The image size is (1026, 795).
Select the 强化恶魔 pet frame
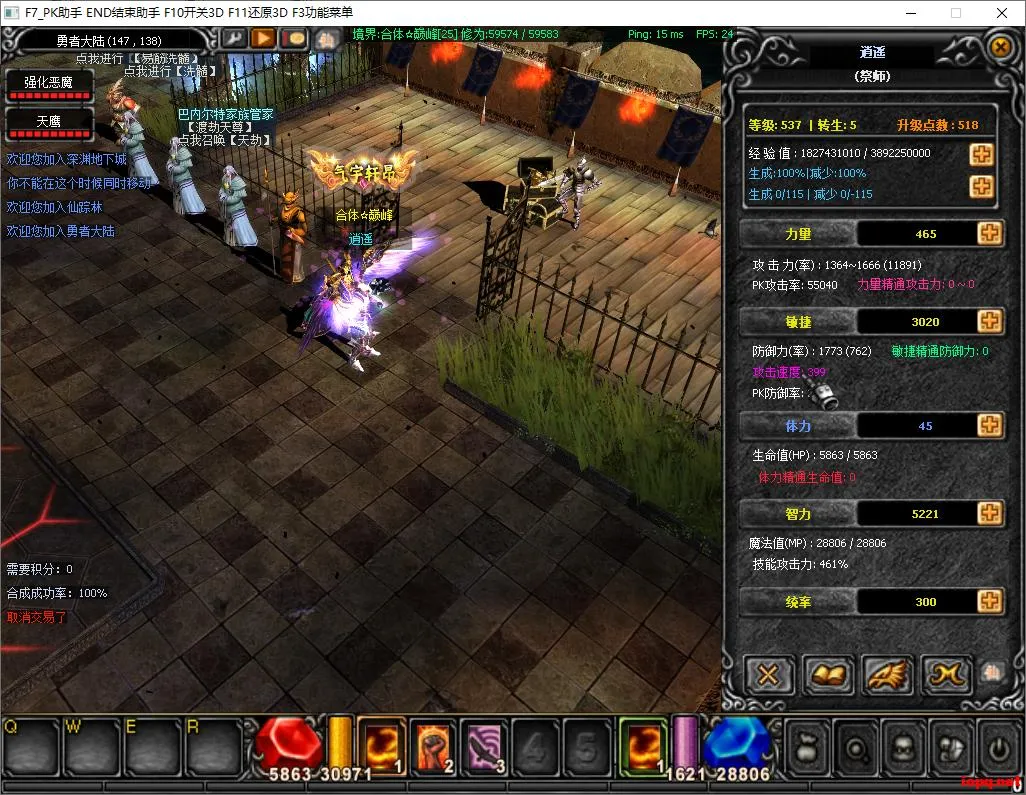(x=49, y=86)
